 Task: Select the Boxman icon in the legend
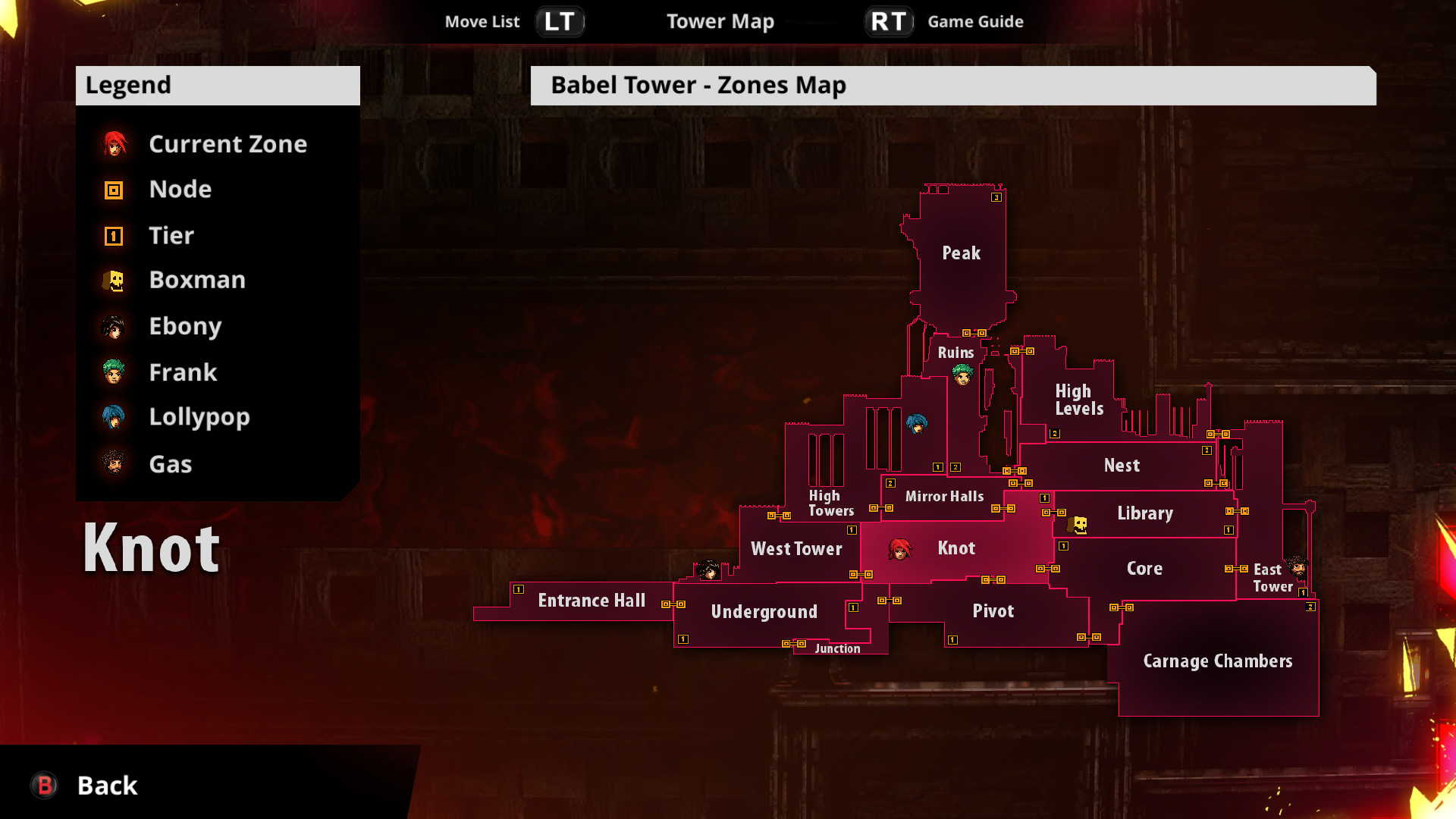(112, 280)
